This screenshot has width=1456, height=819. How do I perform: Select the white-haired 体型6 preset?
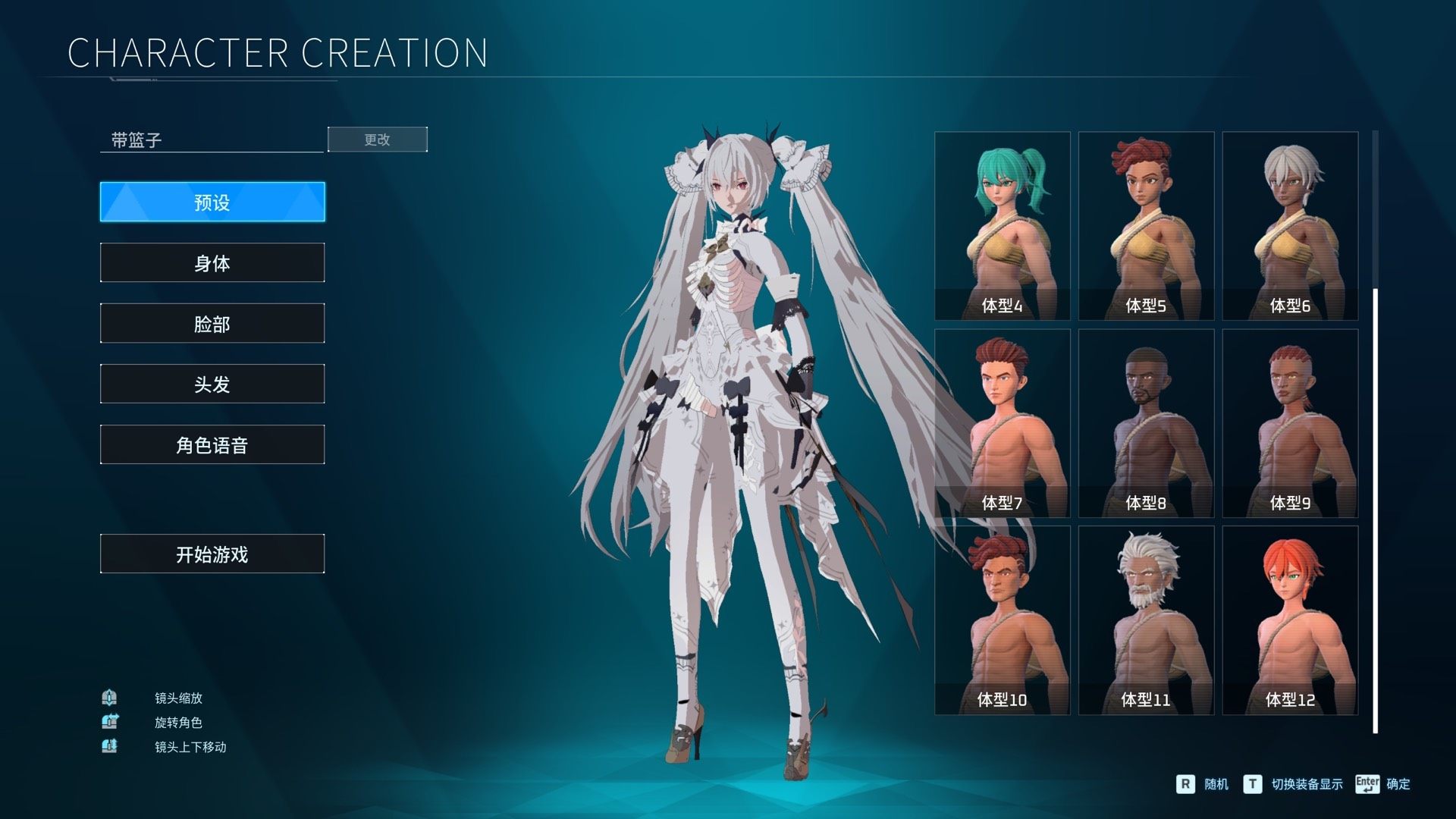tap(1290, 226)
